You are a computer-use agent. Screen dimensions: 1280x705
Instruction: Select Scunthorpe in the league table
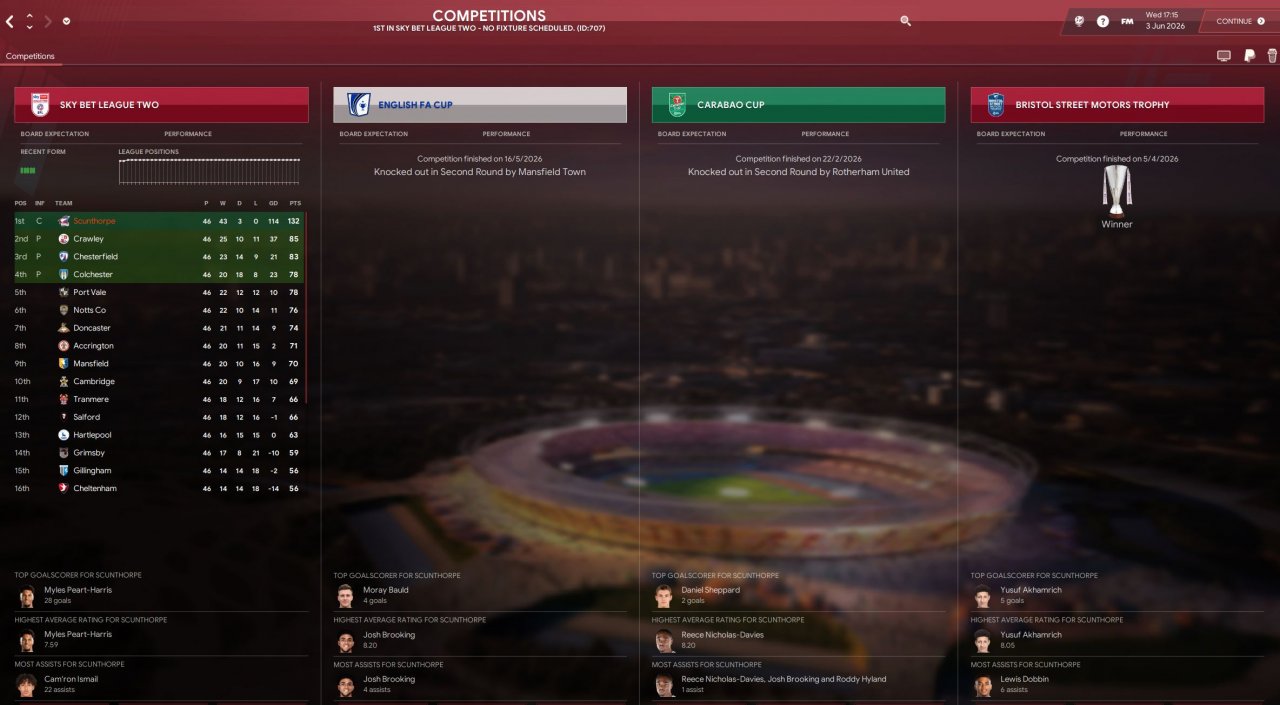(94, 221)
